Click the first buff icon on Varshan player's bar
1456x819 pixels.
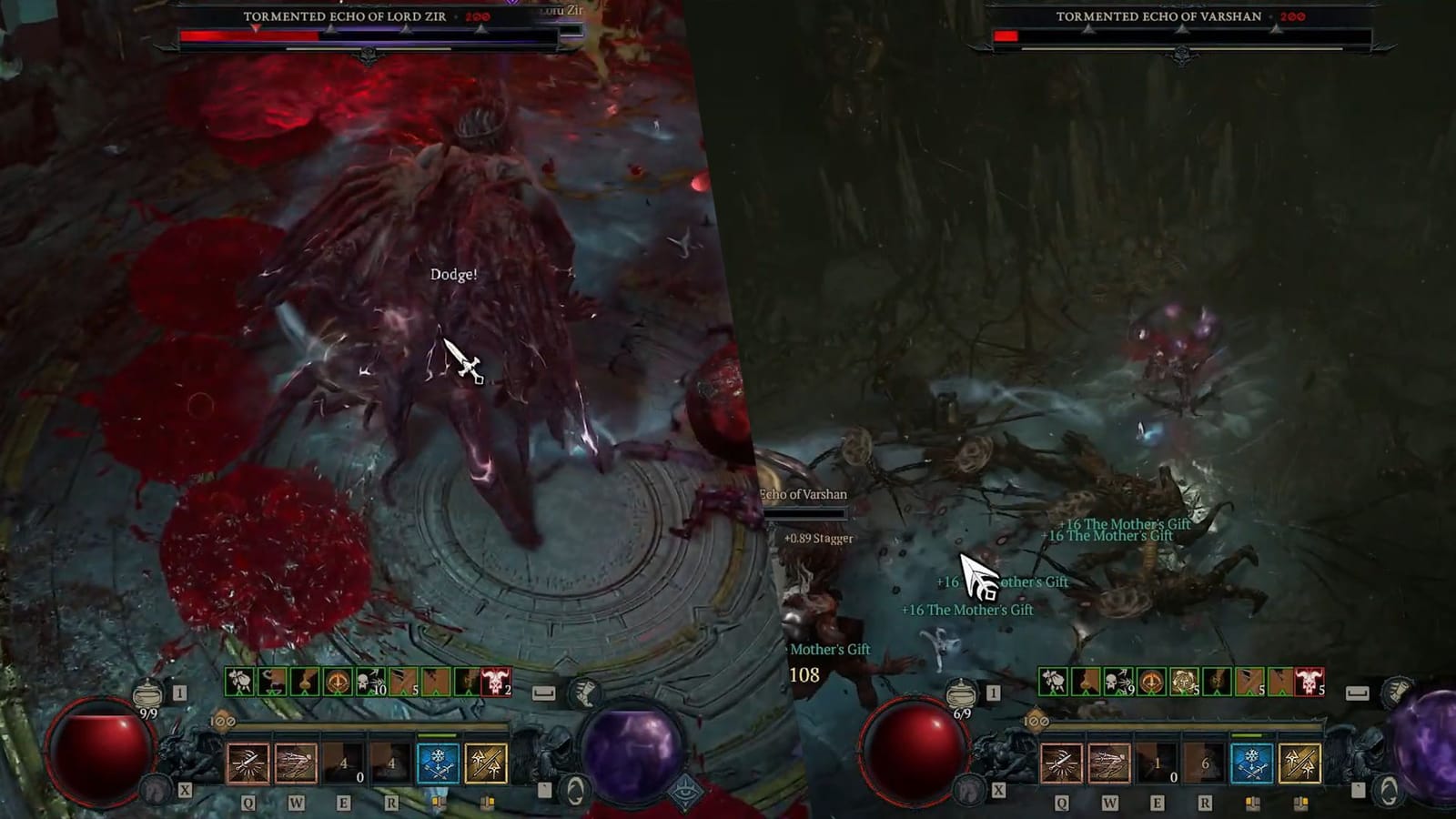point(1053,680)
